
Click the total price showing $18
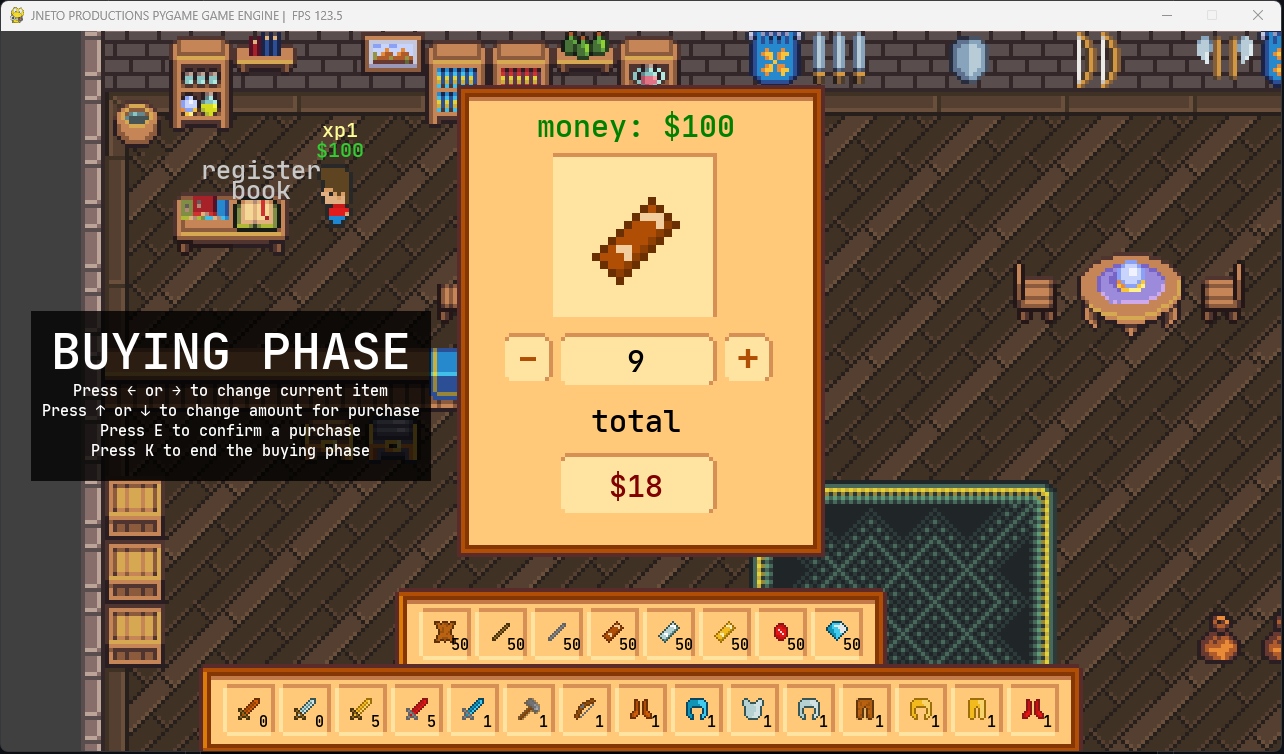(637, 484)
